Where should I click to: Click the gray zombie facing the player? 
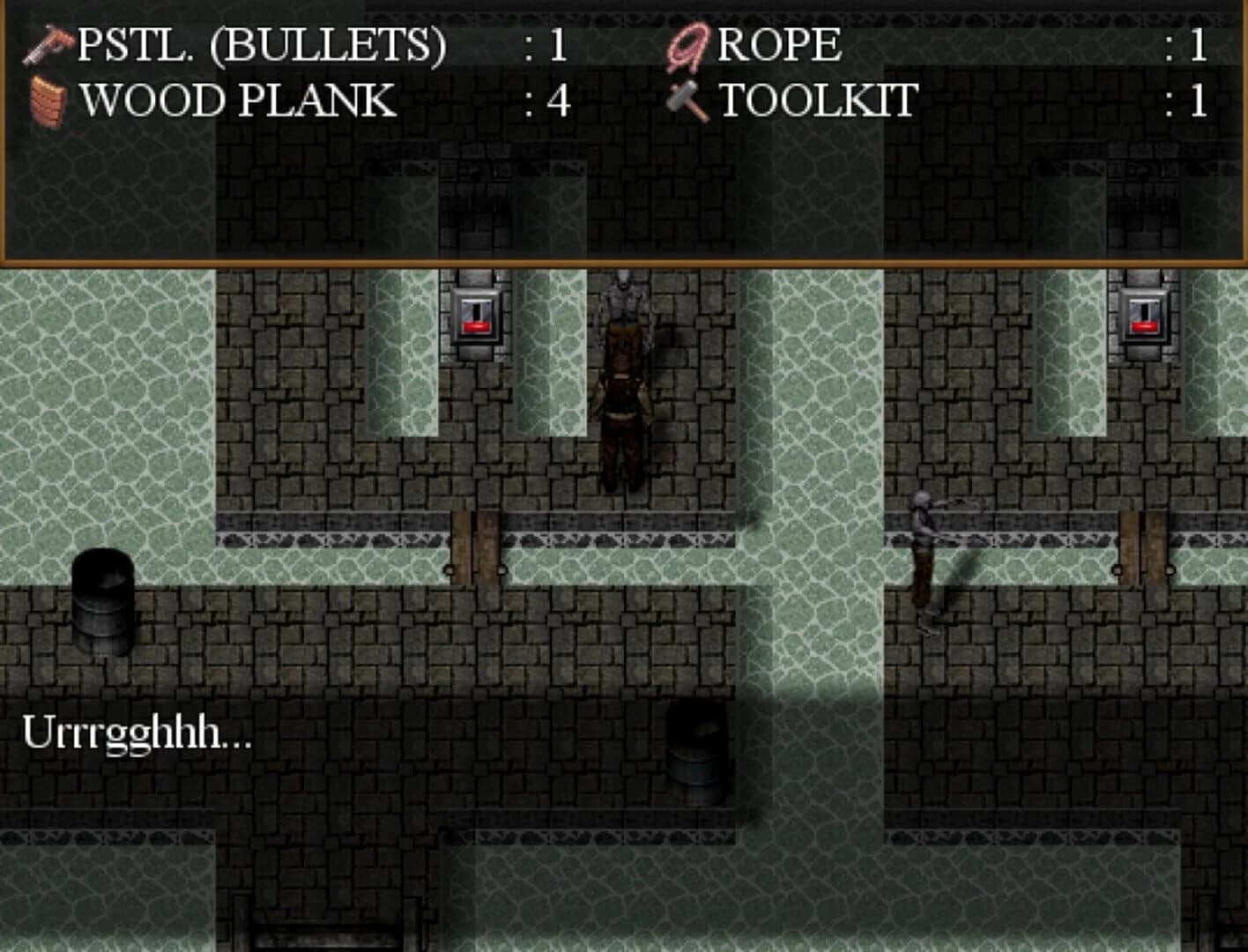626,304
